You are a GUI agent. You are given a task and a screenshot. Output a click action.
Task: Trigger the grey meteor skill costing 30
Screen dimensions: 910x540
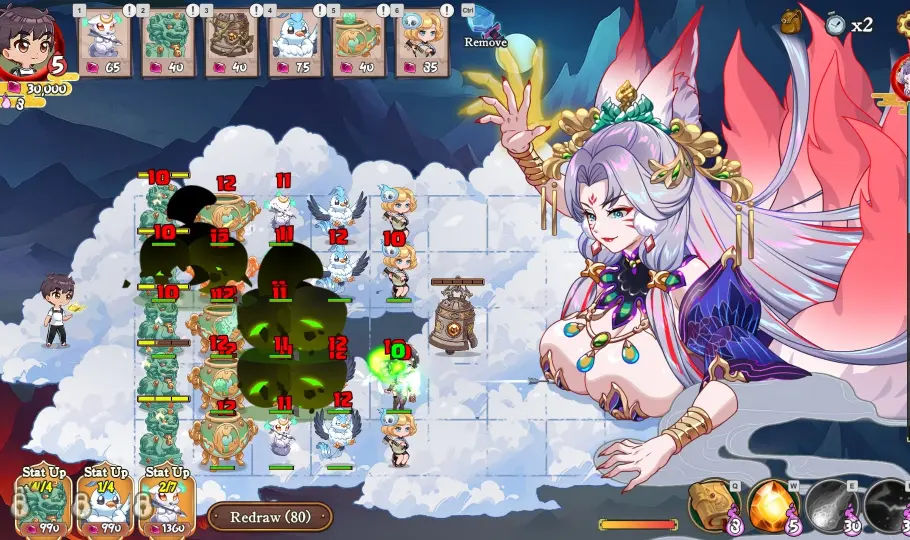point(830,505)
